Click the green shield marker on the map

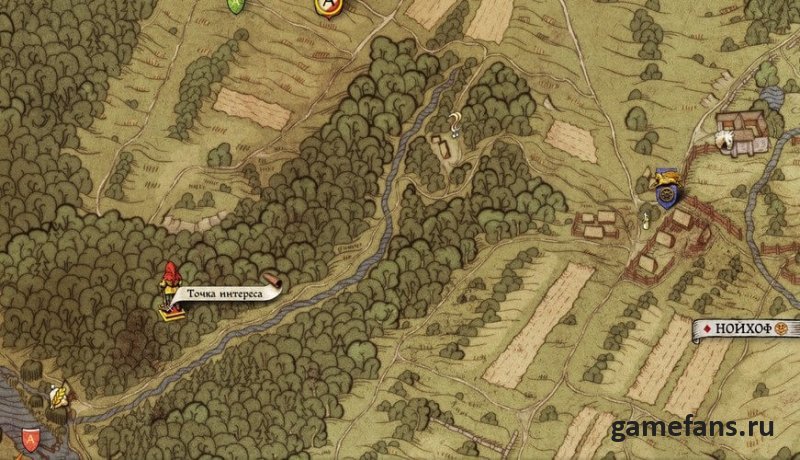(236, 5)
